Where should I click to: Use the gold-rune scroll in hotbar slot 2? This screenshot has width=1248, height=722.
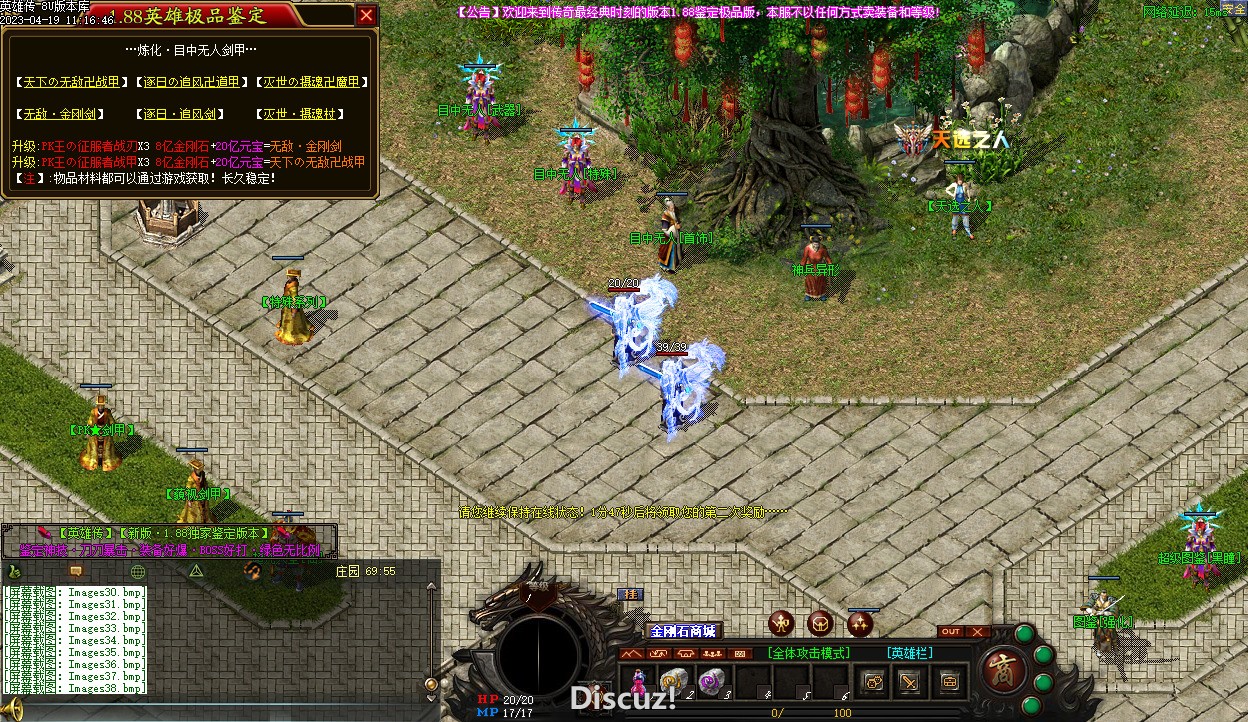point(672,681)
